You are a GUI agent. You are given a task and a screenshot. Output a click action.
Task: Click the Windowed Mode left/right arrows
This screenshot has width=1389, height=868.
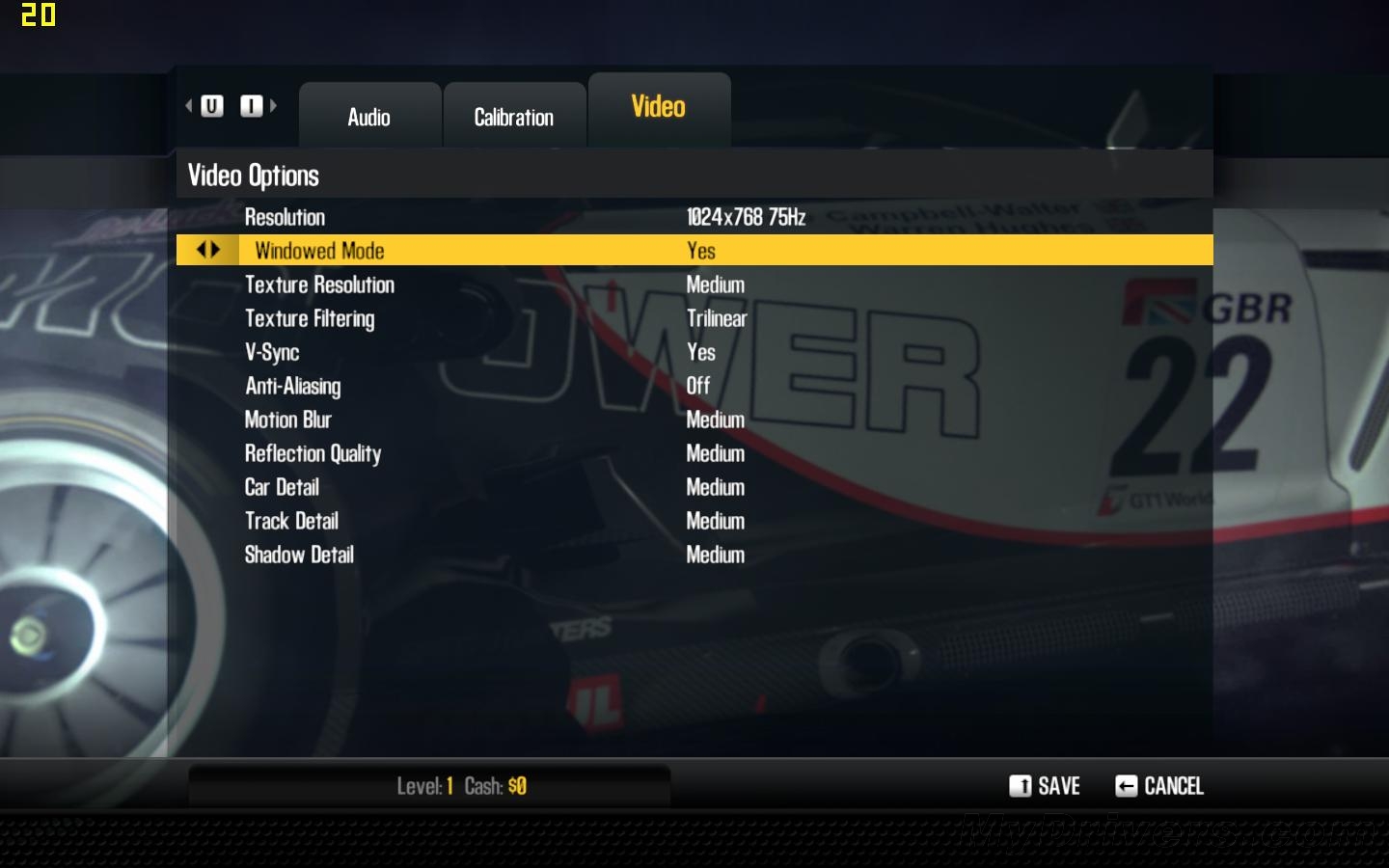pos(207,250)
